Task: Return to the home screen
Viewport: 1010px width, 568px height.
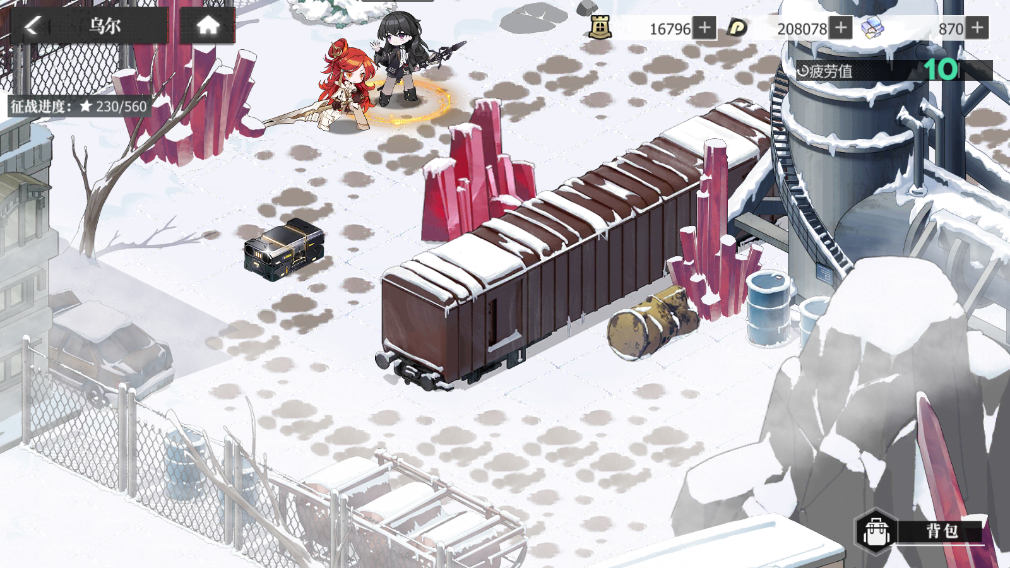Action: [x=207, y=26]
